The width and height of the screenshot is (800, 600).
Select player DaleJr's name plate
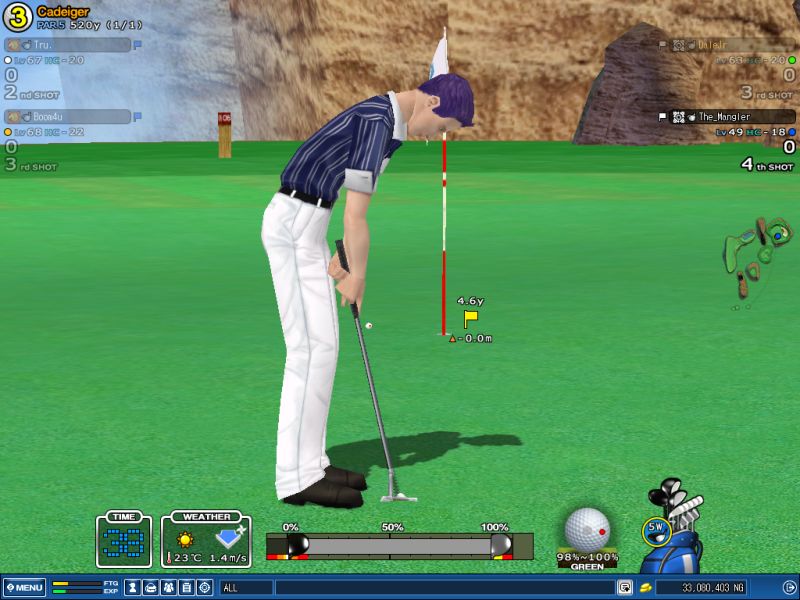click(742, 45)
